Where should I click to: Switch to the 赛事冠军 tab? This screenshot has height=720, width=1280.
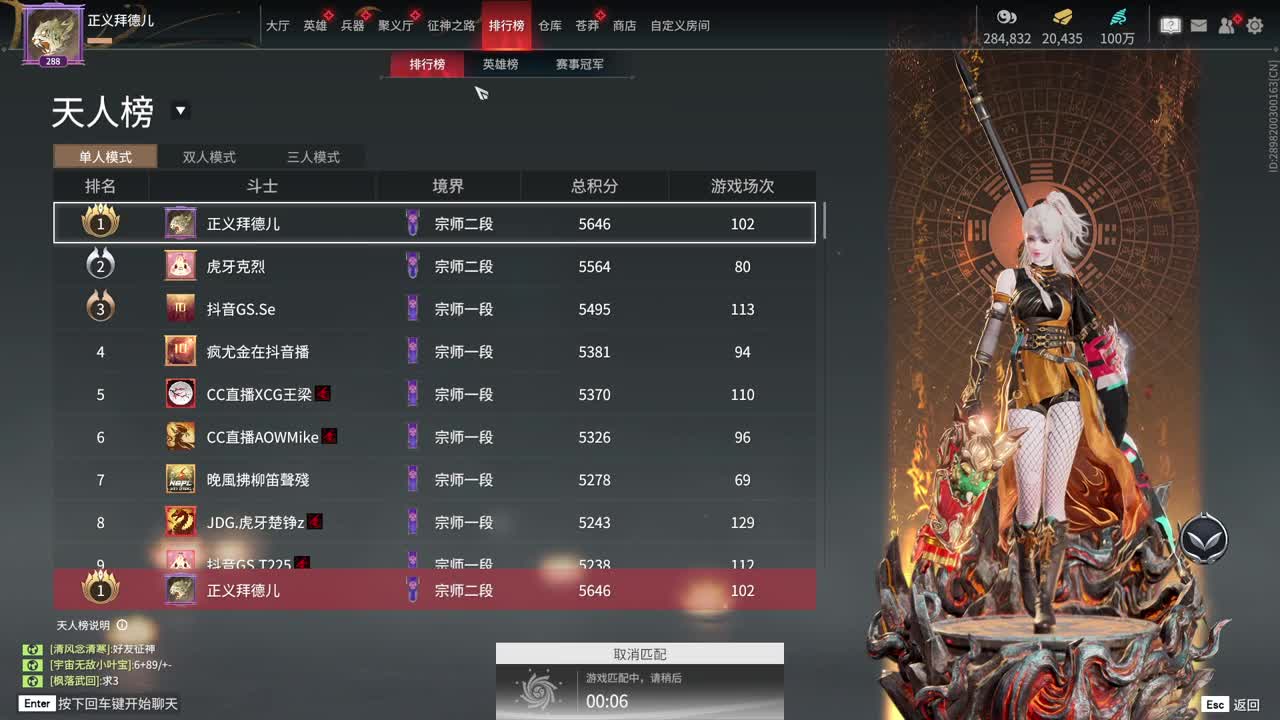coord(581,62)
